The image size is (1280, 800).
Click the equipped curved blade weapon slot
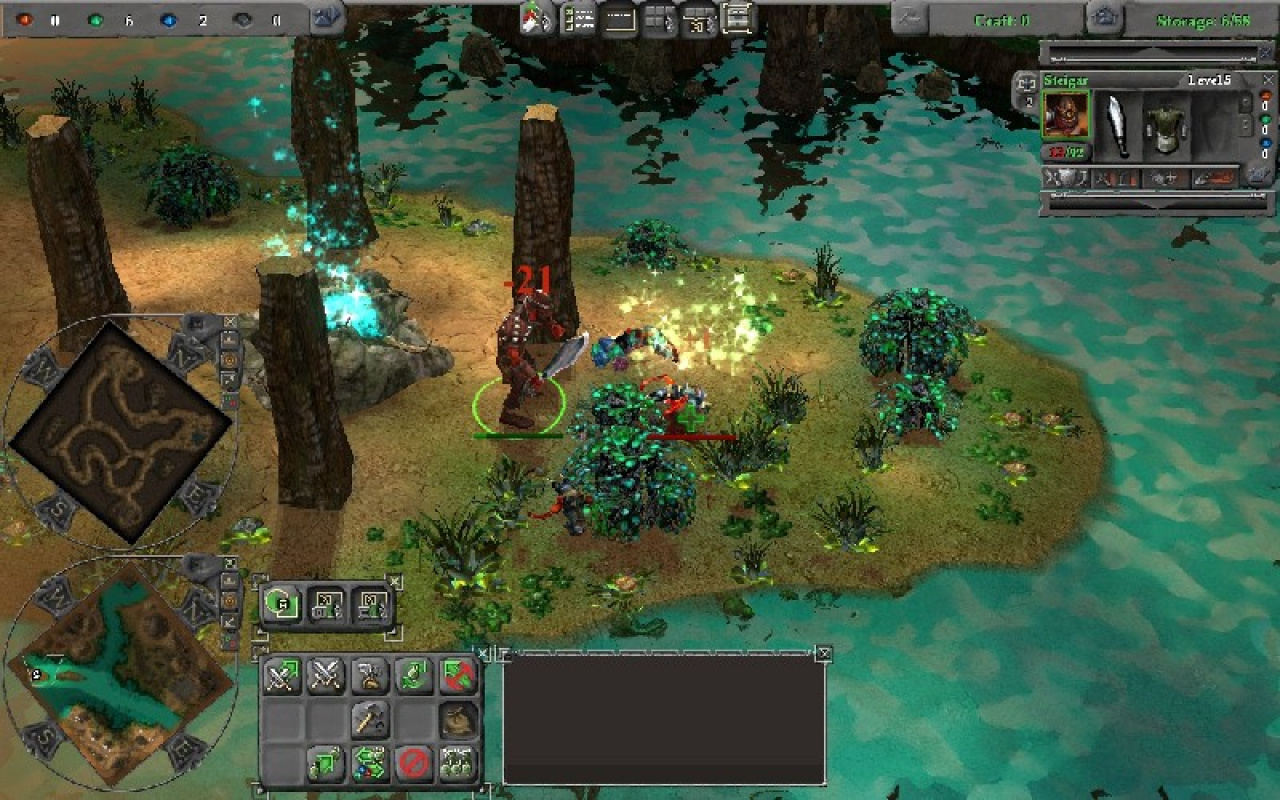(1117, 126)
